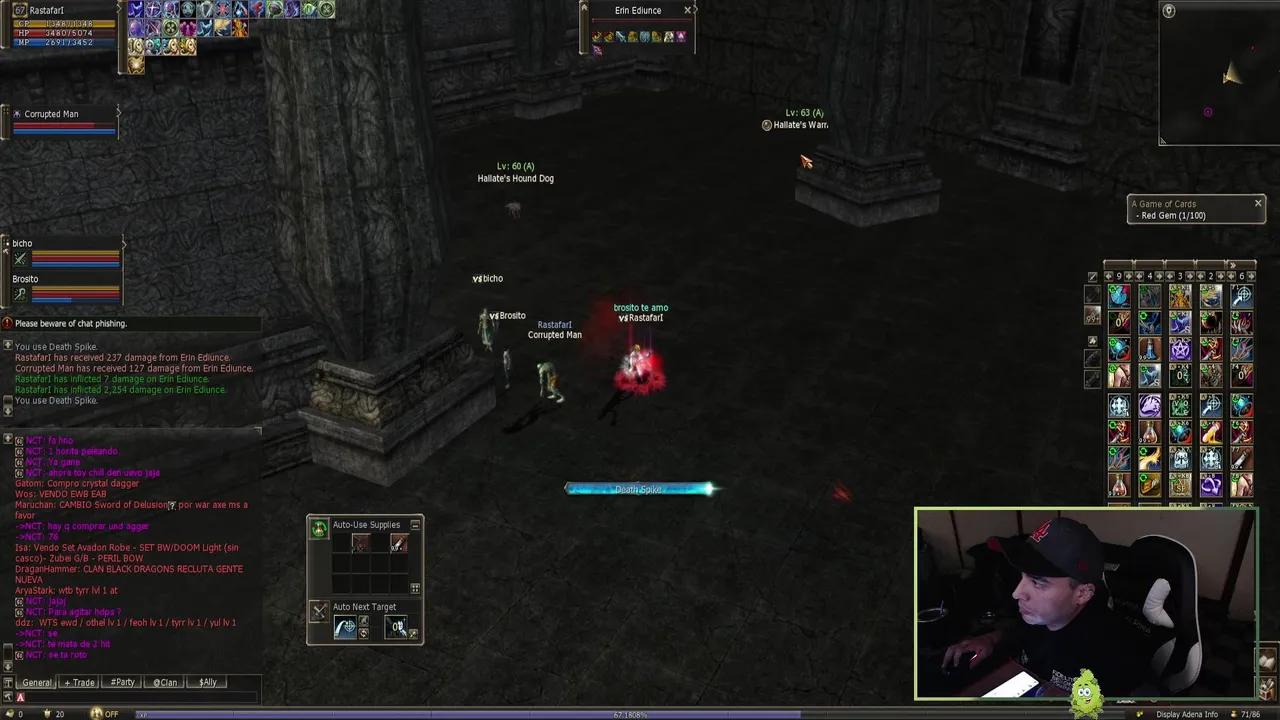Toggle the auto-hunt OFF switch at the bottom
This screenshot has width=1280, height=720.
110,714
